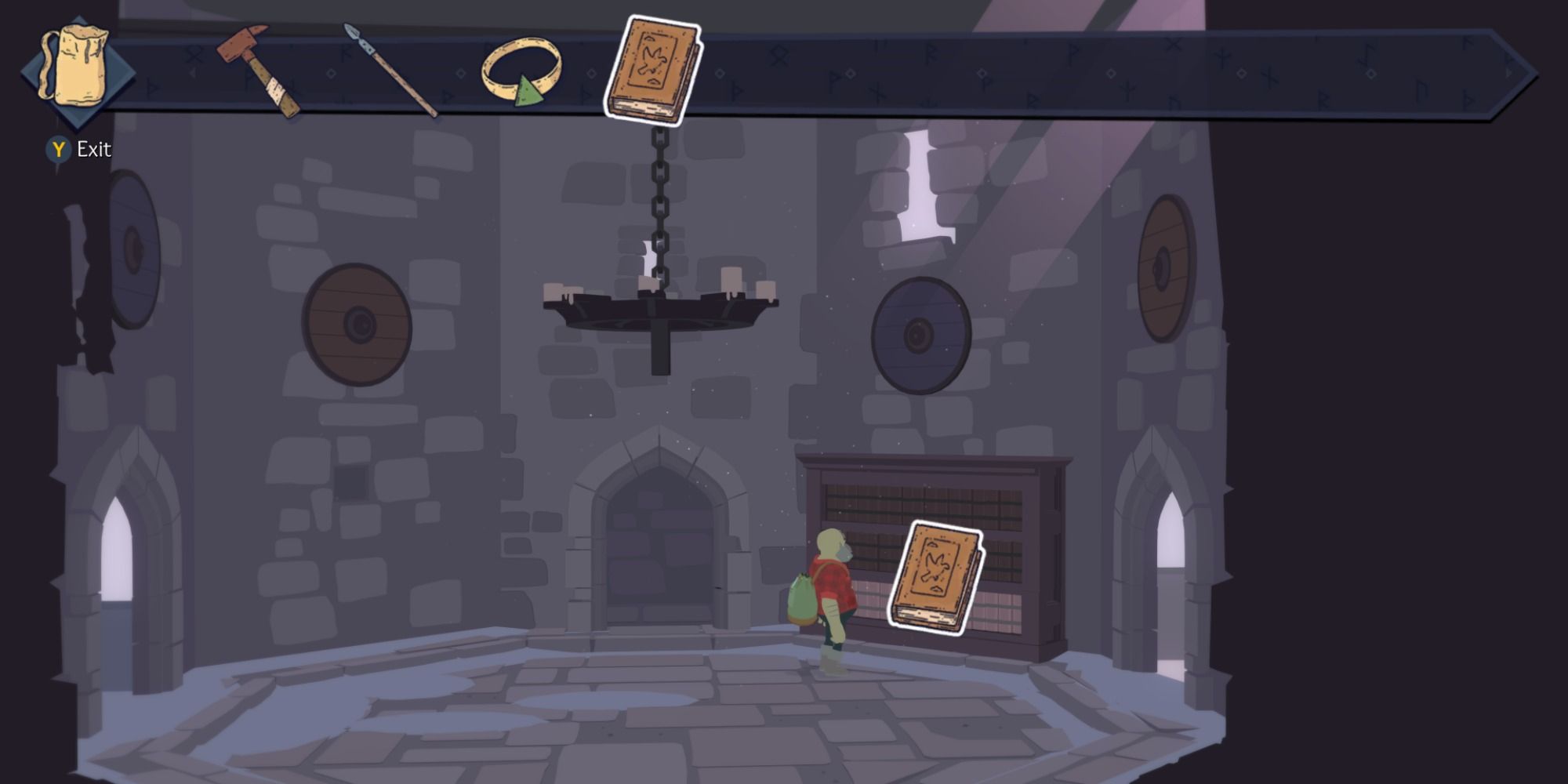Select the hammer in the inventory
1568x784 pixels.
[259, 71]
